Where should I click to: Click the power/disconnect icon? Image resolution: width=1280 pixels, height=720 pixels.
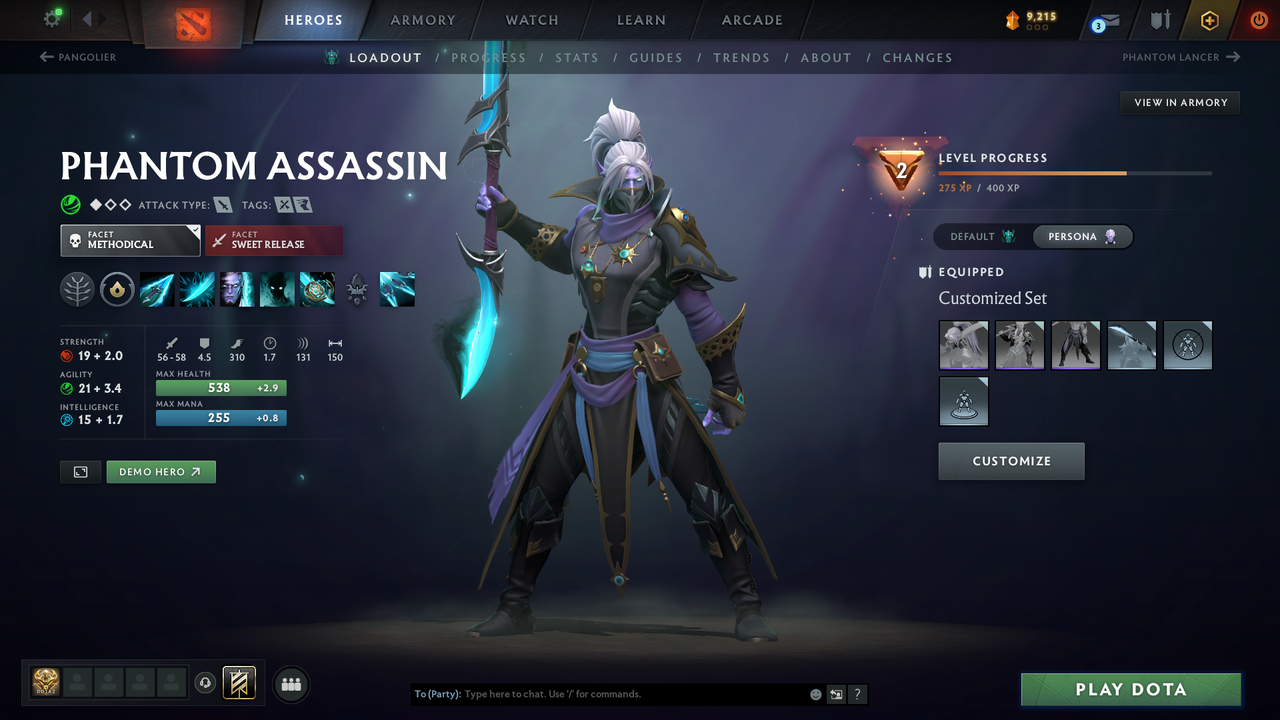(x=1257, y=20)
